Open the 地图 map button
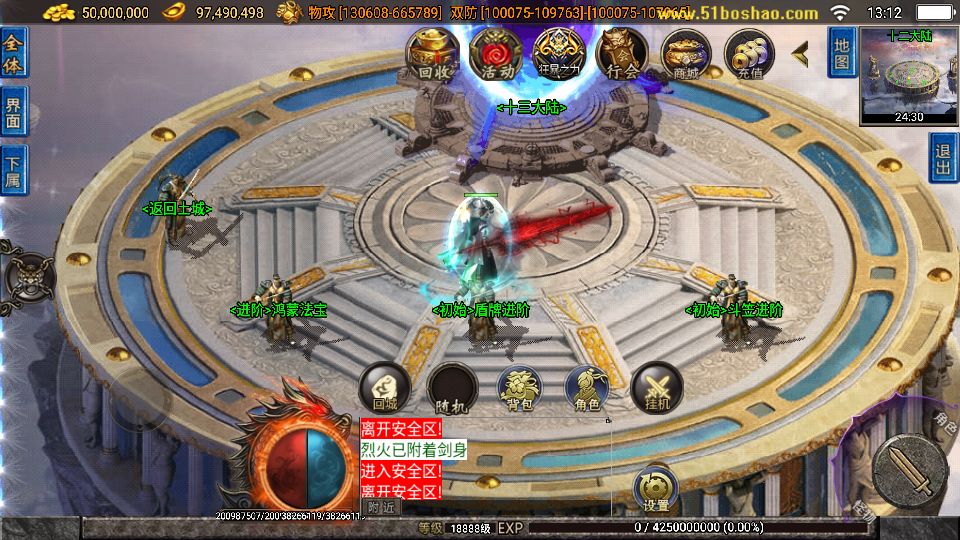The height and width of the screenshot is (540, 960). click(842, 53)
